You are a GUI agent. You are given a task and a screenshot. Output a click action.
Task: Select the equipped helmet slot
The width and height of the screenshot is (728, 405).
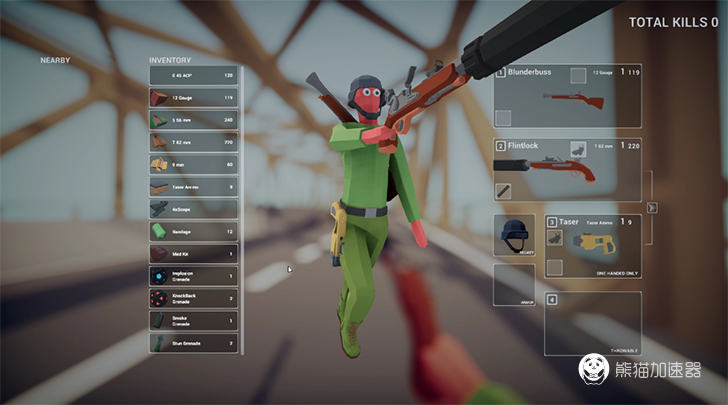pyautogui.click(x=514, y=235)
